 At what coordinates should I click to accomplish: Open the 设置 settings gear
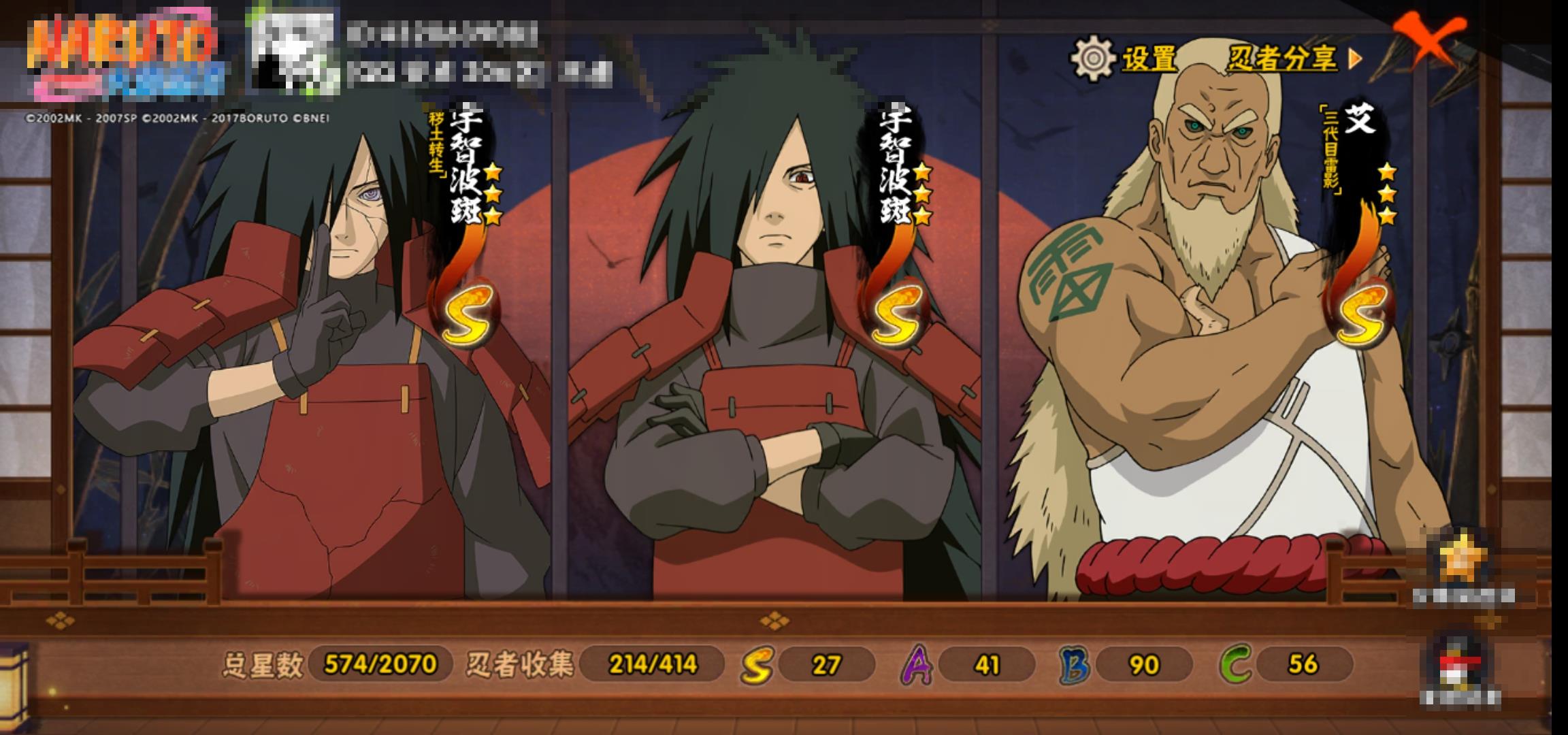[1124, 59]
